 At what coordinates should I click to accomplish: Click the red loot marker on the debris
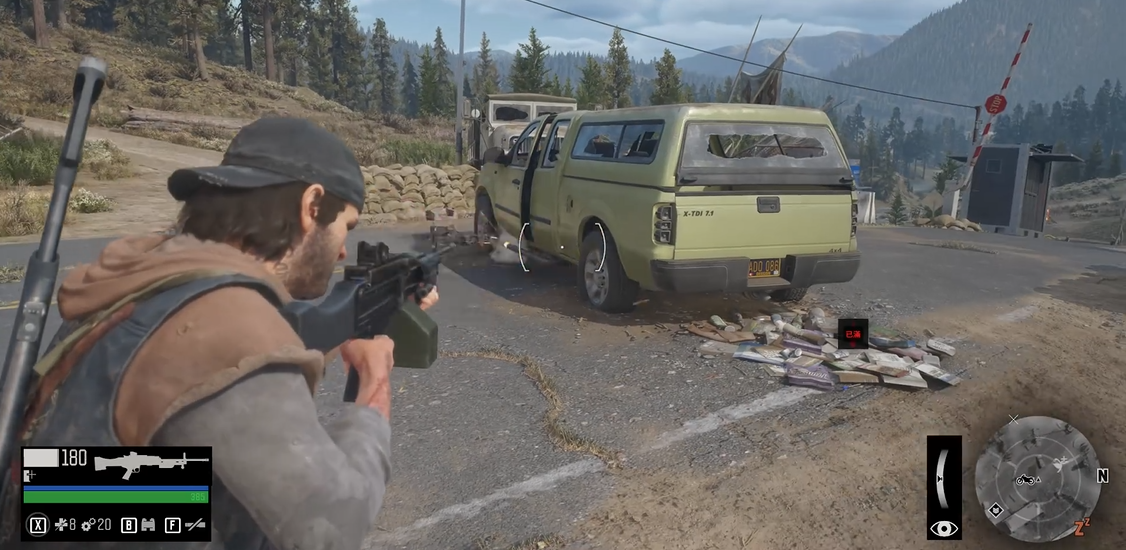click(852, 334)
